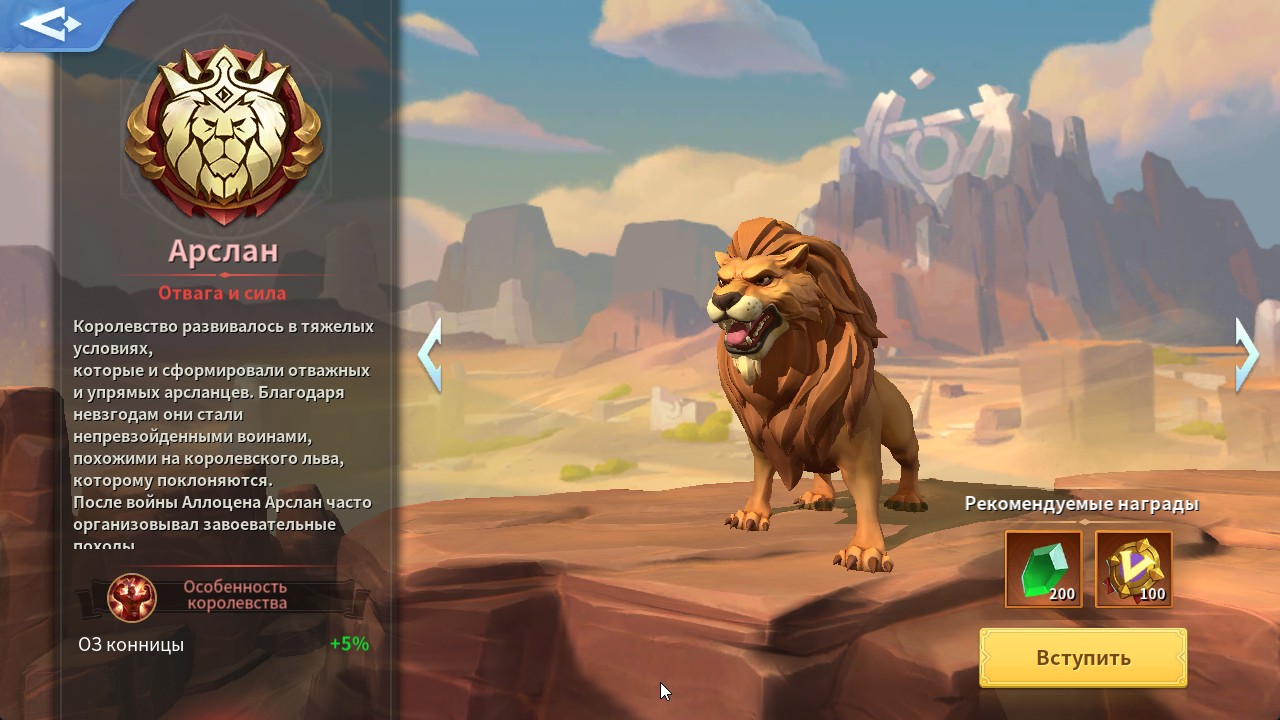Show the previous kingdom with the left arrow
Screen dimensions: 1280x720
click(x=430, y=354)
